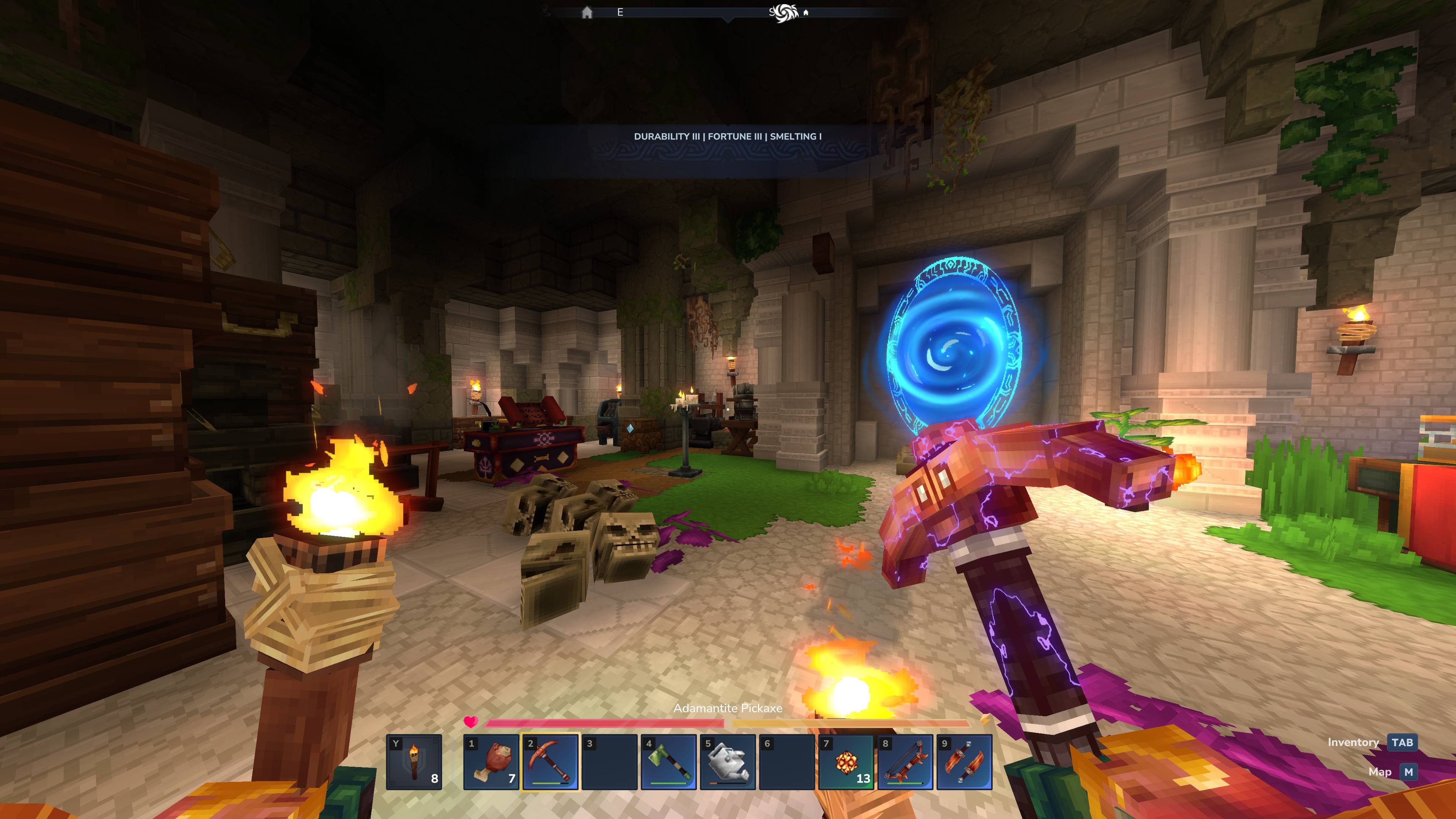This screenshot has width=1456, height=819.
Task: Select the silver watering can slot
Action: tap(728, 761)
